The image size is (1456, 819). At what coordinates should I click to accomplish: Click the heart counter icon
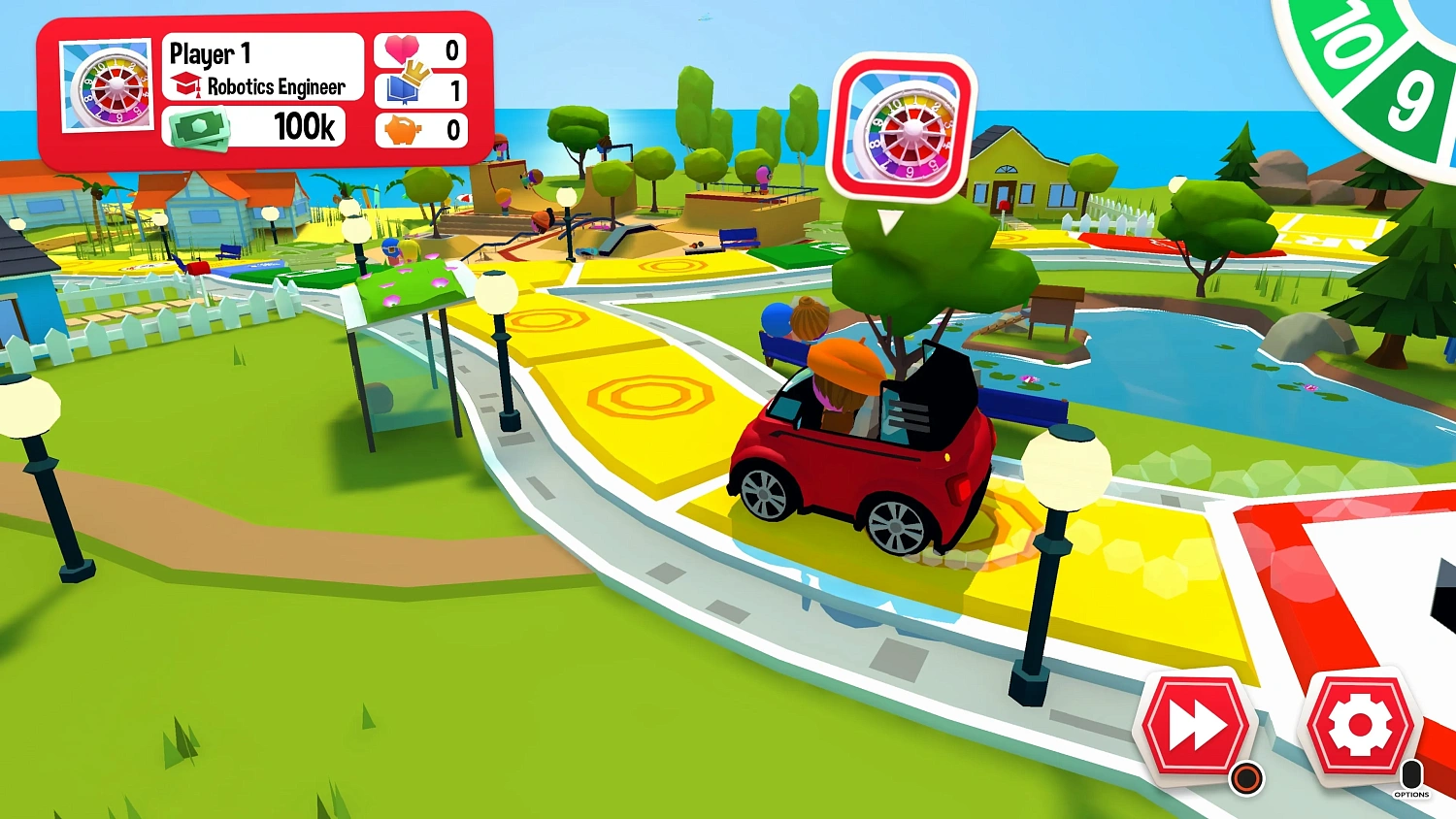click(403, 49)
